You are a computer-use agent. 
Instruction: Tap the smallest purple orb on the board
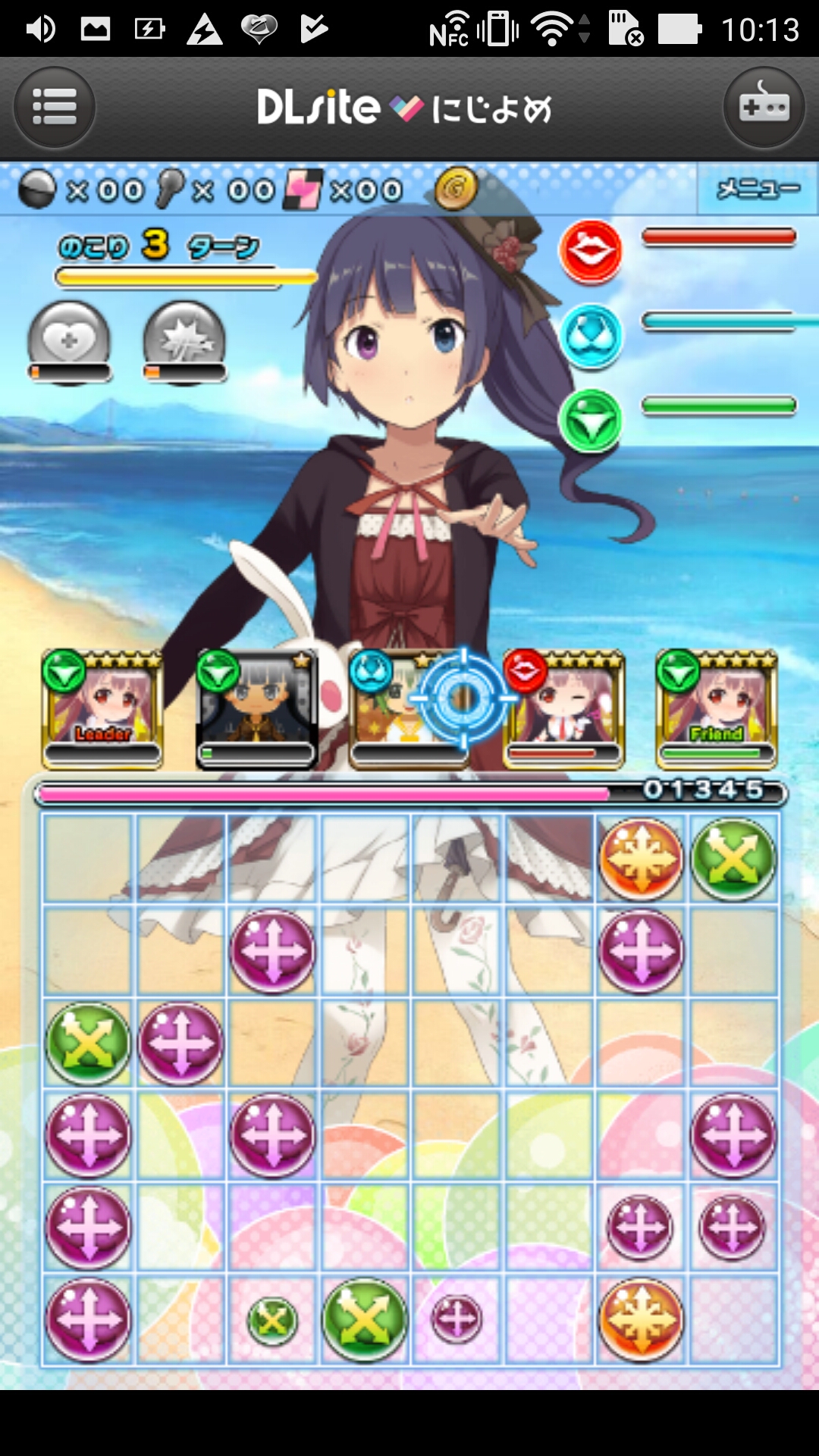coord(457,1319)
